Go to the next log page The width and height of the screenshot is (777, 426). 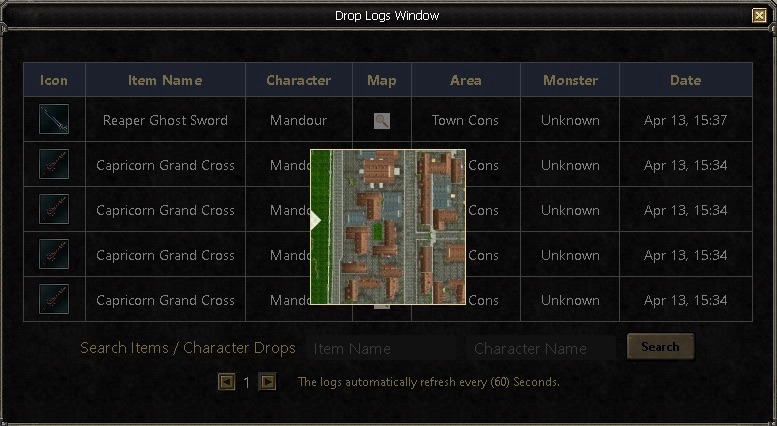tap(267, 382)
